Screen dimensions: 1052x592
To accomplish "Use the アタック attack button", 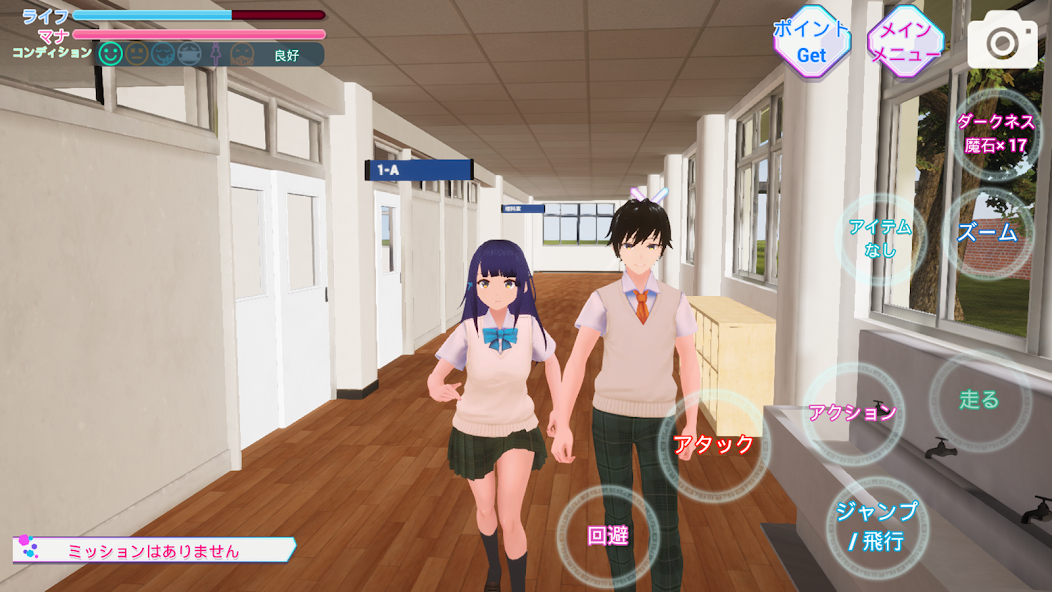I will (713, 444).
